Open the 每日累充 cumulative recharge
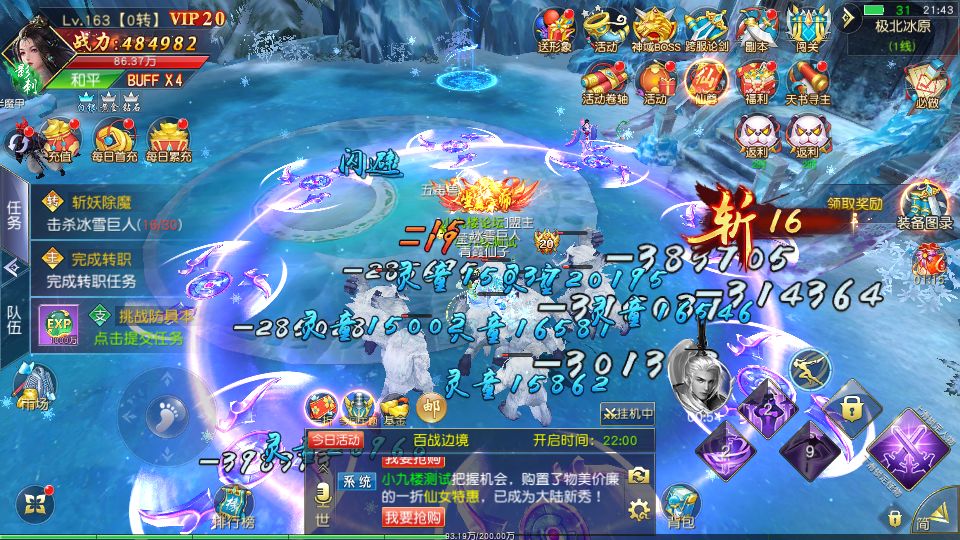 pos(168,140)
